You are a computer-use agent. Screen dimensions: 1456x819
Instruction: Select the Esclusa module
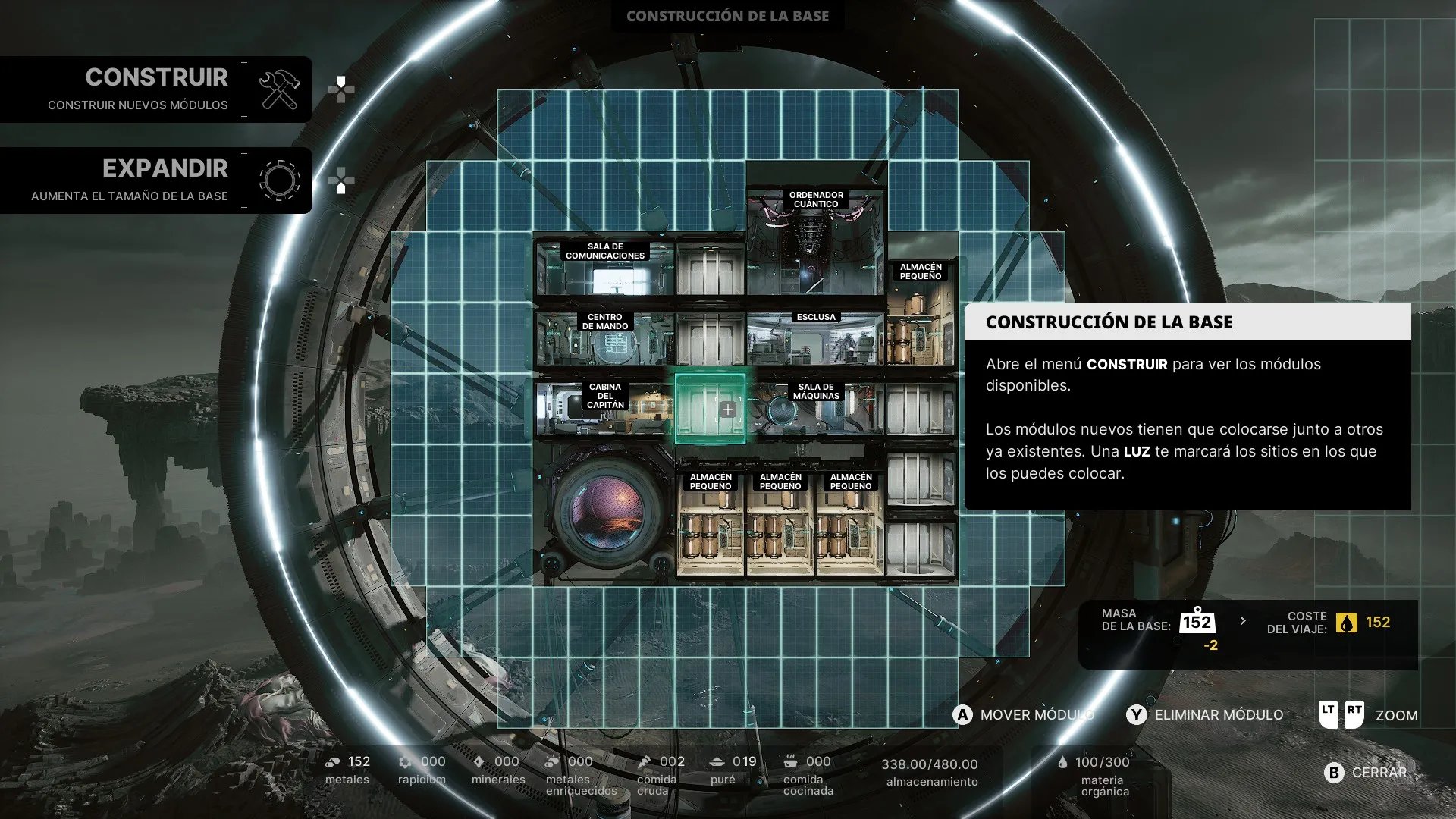[815, 339]
